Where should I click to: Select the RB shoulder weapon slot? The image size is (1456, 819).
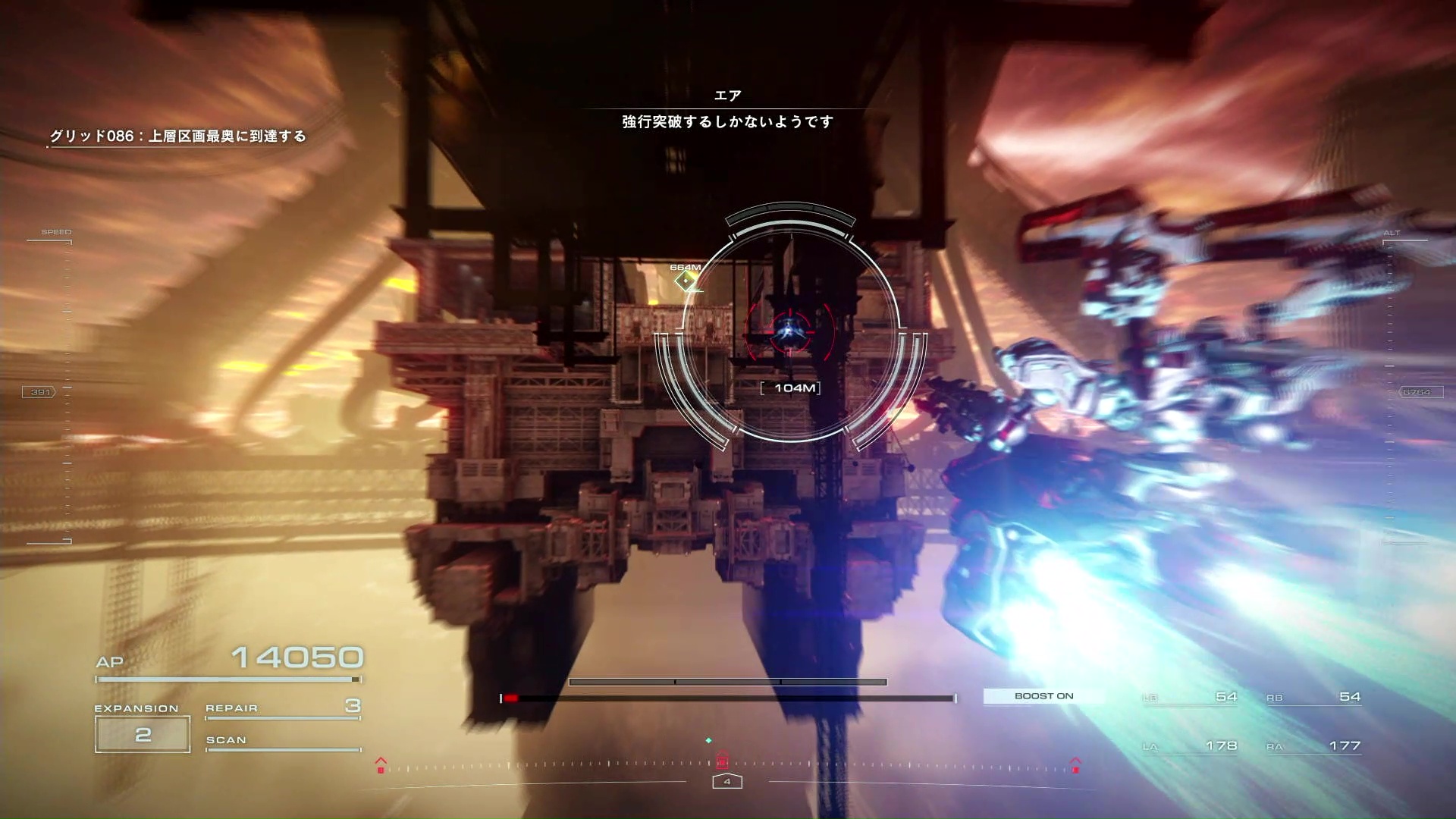tap(1313, 698)
